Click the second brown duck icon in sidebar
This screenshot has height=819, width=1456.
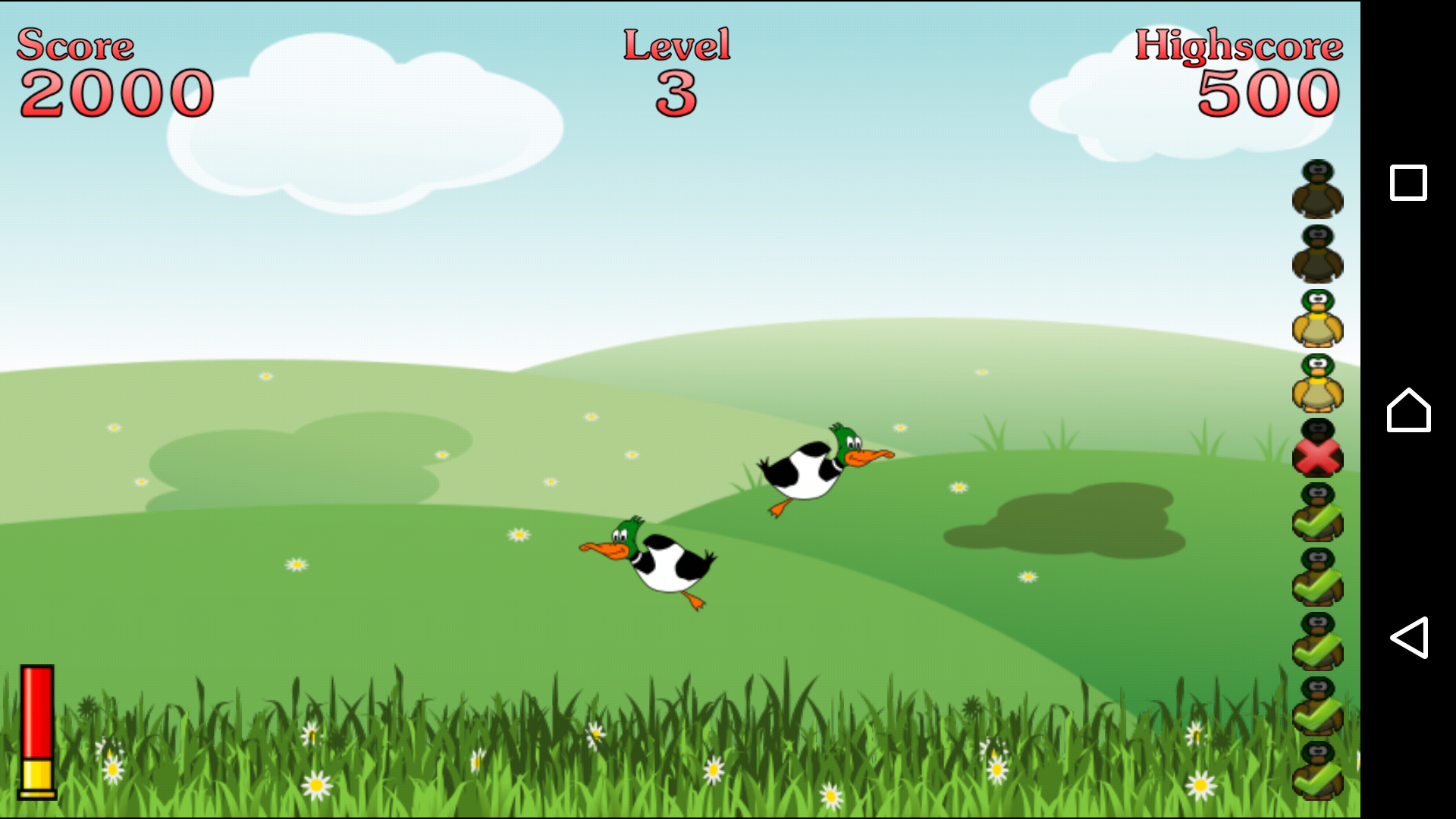coord(1319,254)
